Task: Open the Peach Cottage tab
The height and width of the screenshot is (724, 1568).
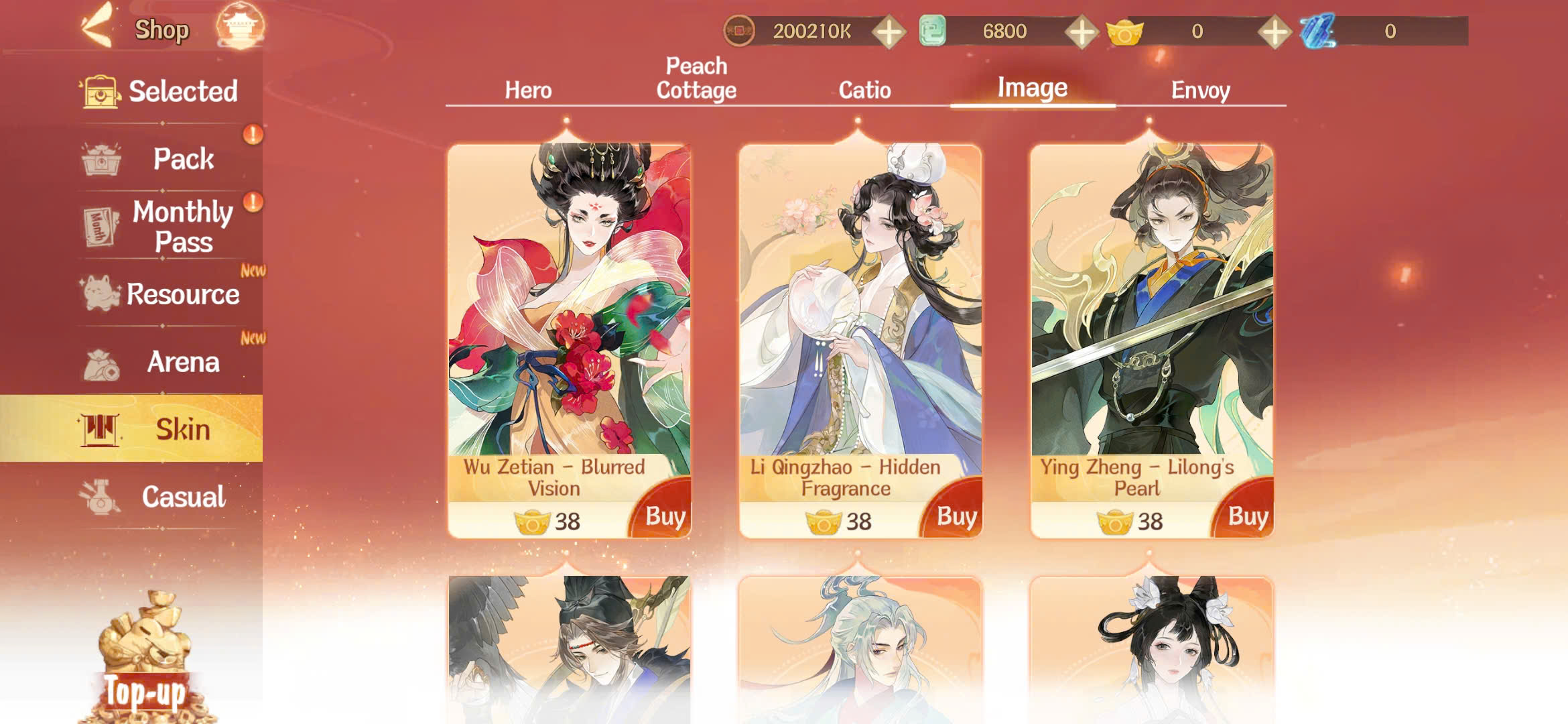Action: 695,78
